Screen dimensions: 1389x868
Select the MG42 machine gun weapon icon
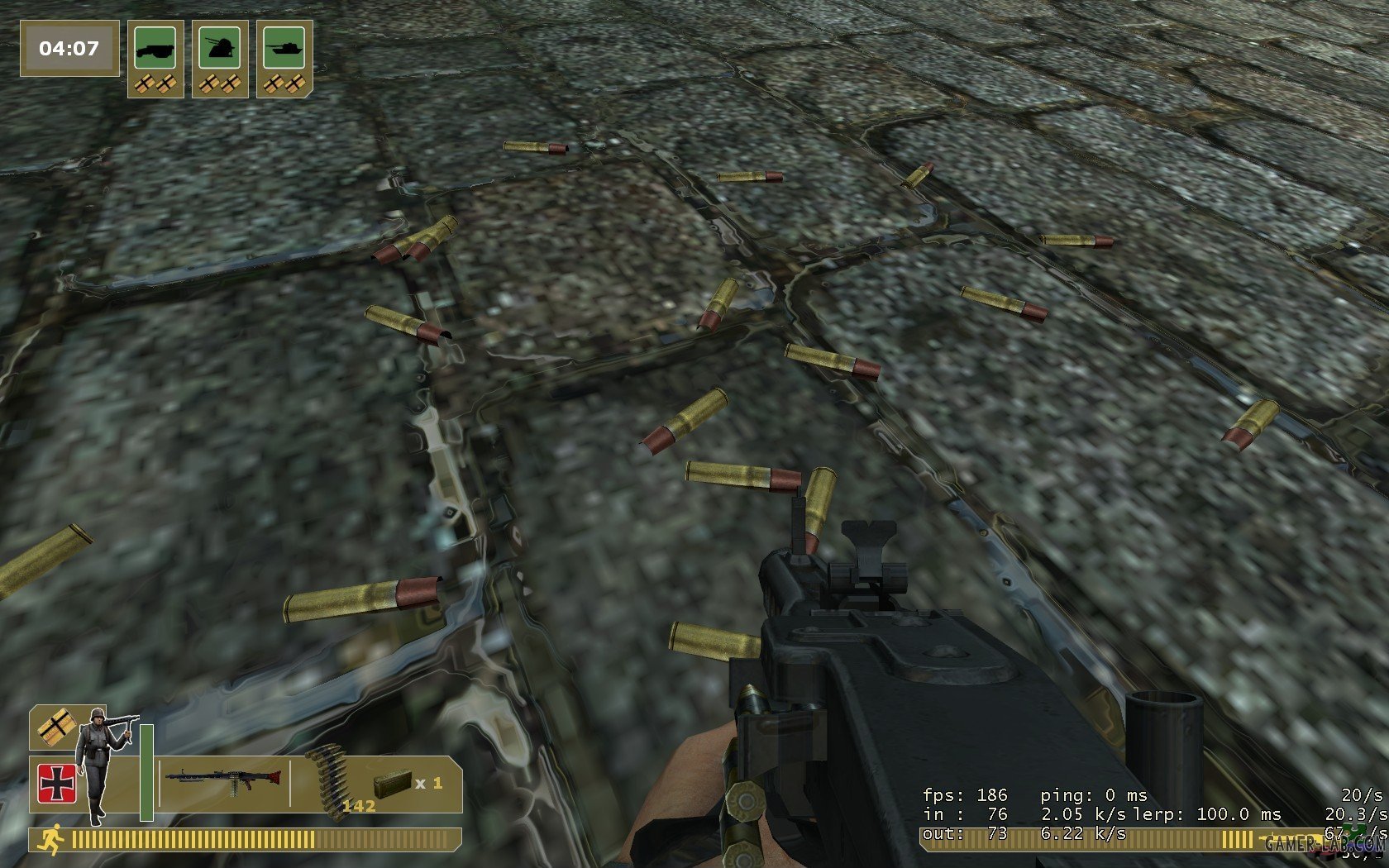click(223, 780)
